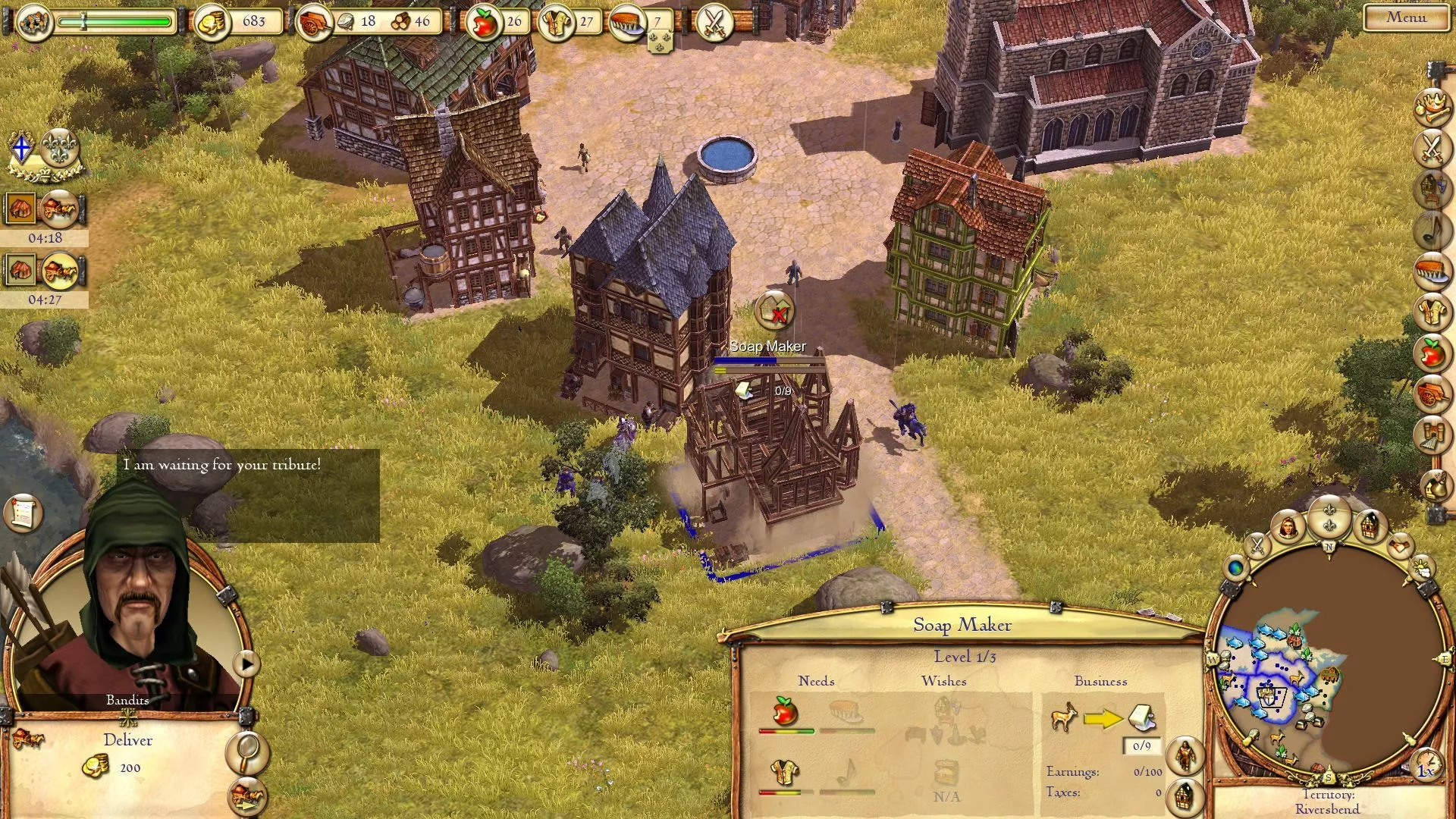
Task: Open the quest scroll journal icon
Action: pyautogui.click(x=22, y=513)
